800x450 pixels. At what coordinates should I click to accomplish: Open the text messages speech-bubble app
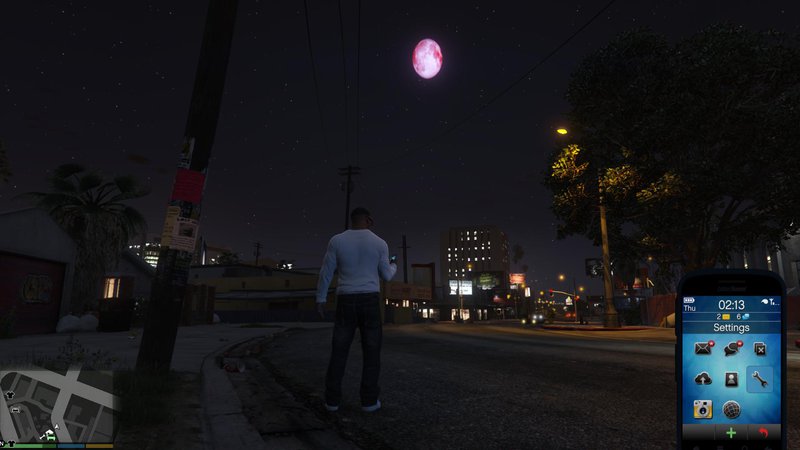pos(731,349)
